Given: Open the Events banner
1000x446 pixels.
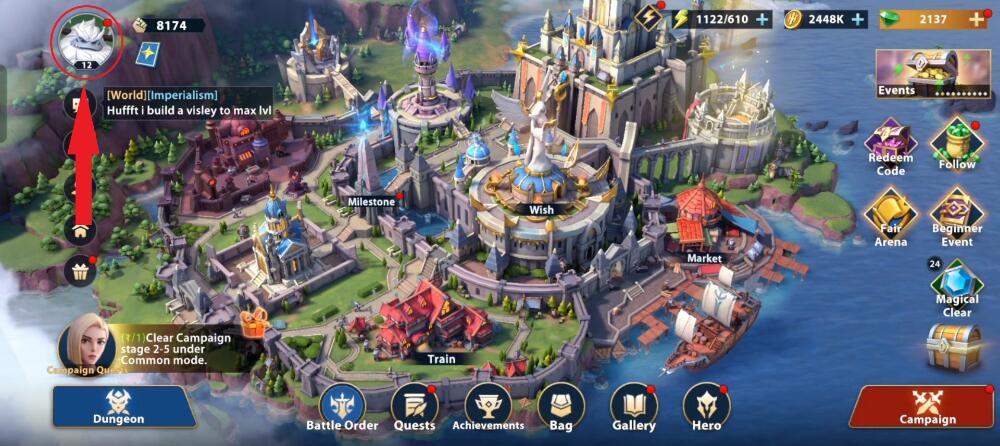Looking at the screenshot, I should [x=932, y=74].
